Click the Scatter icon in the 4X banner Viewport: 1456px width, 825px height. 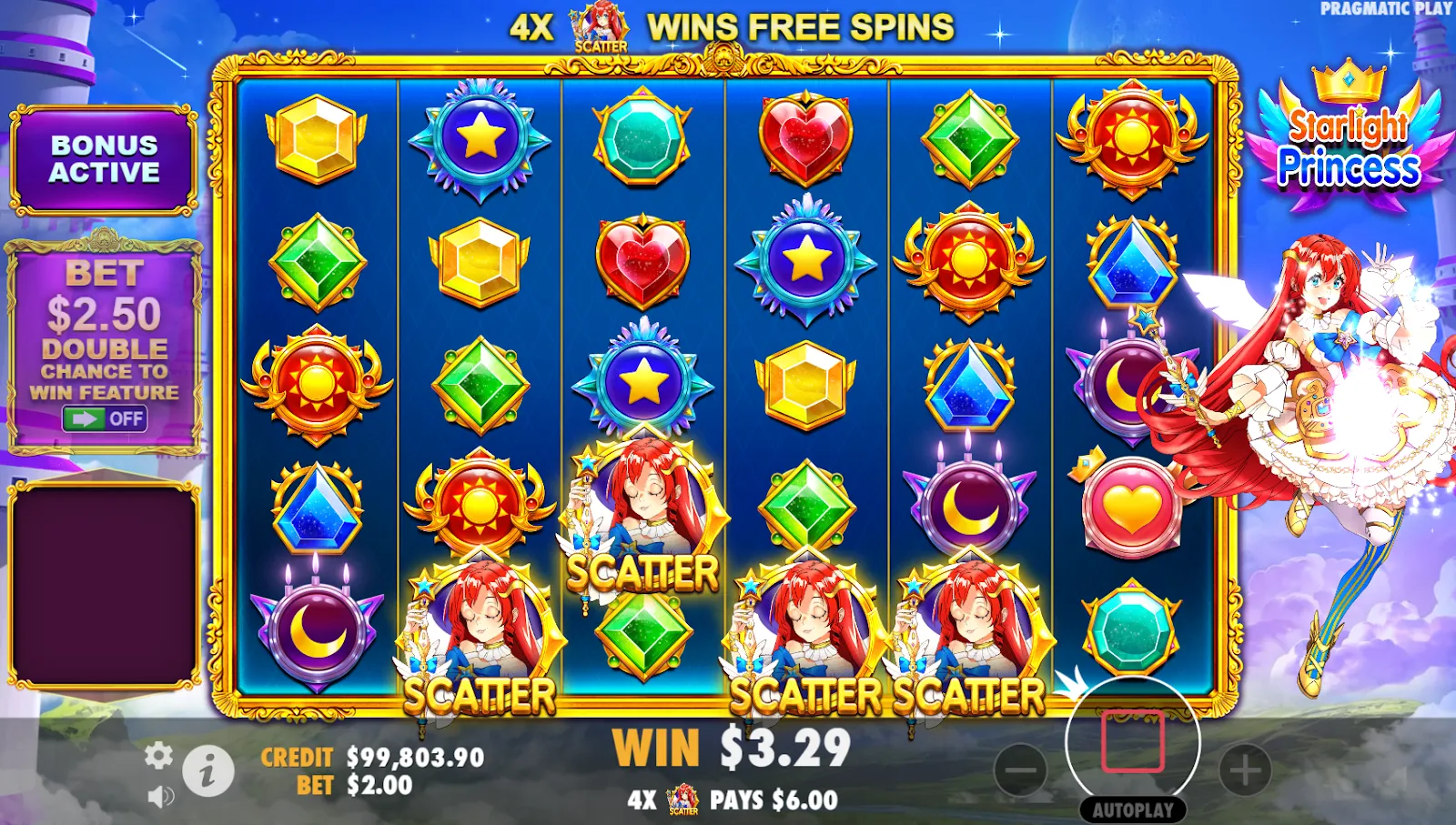(x=600, y=25)
